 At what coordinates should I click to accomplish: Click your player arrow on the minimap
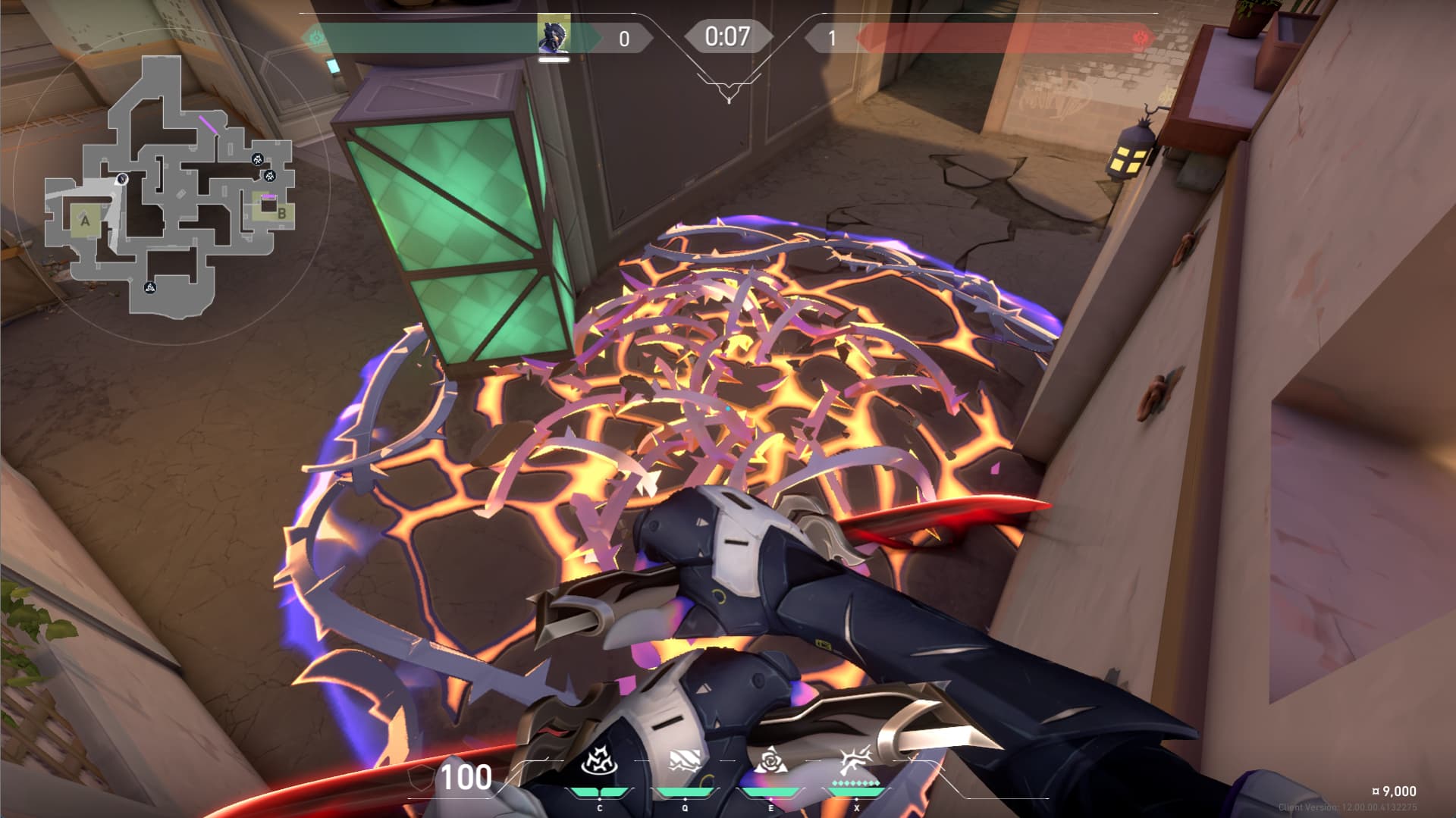pyautogui.click(x=121, y=180)
